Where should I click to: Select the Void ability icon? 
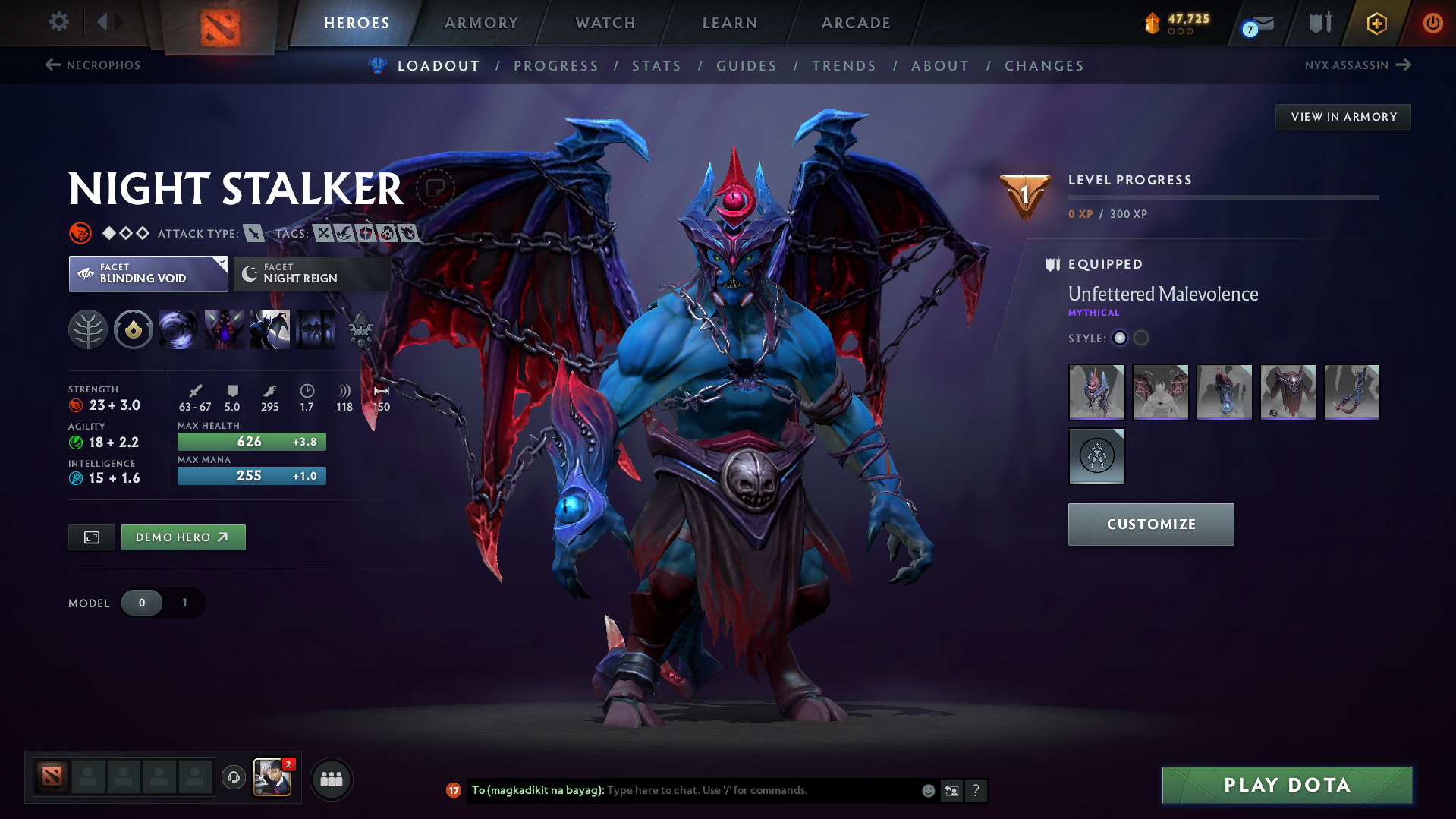(x=178, y=329)
